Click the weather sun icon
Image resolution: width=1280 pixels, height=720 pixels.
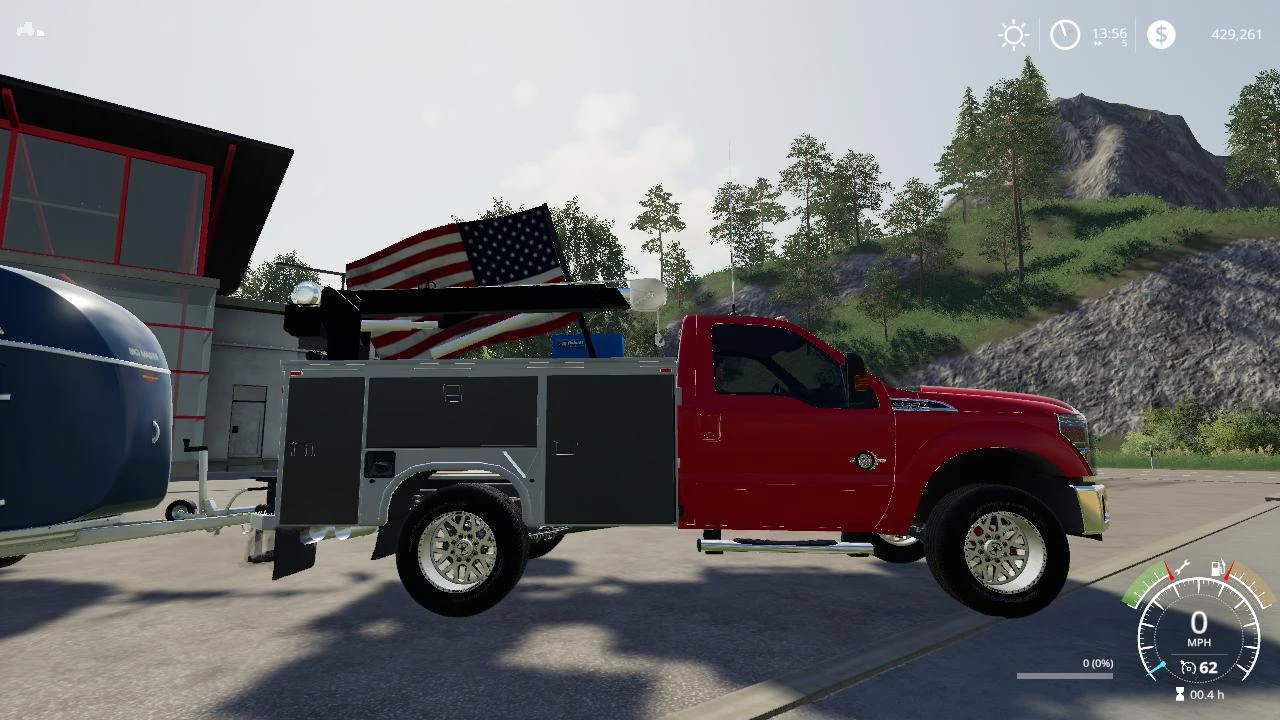coord(1013,35)
